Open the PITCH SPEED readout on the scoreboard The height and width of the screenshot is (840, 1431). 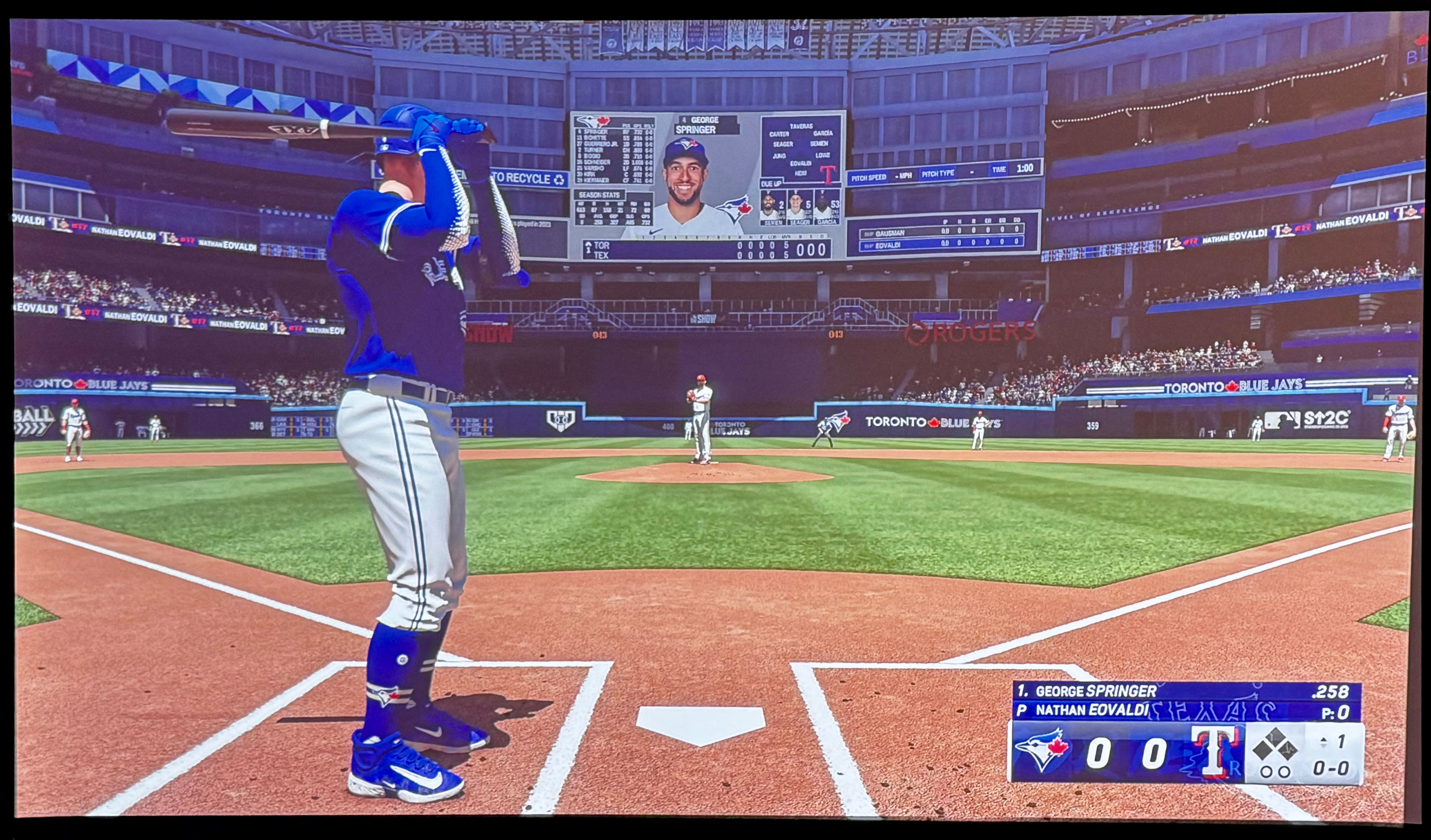click(x=869, y=178)
